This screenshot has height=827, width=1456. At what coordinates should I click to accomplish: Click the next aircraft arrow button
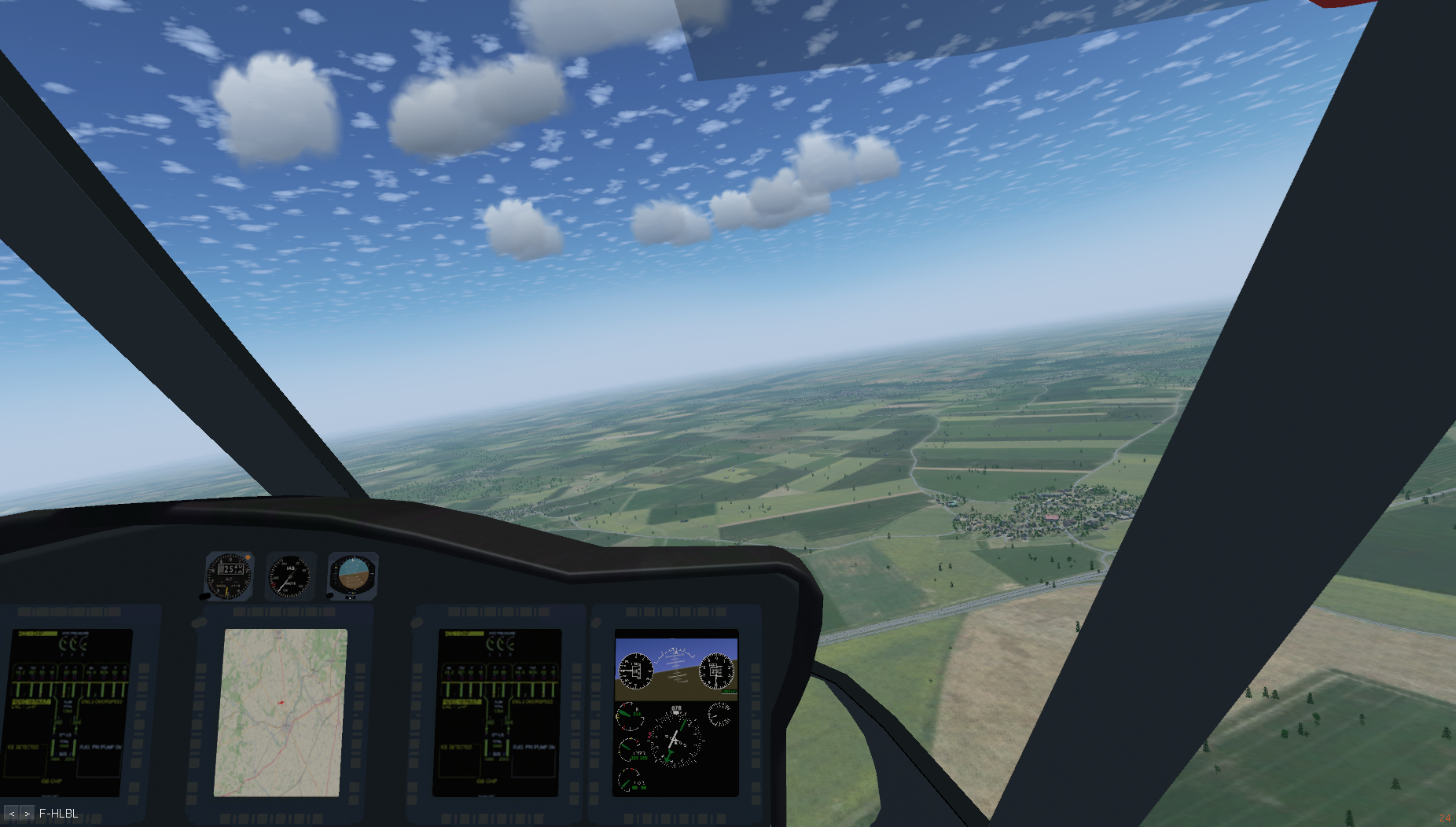27,814
